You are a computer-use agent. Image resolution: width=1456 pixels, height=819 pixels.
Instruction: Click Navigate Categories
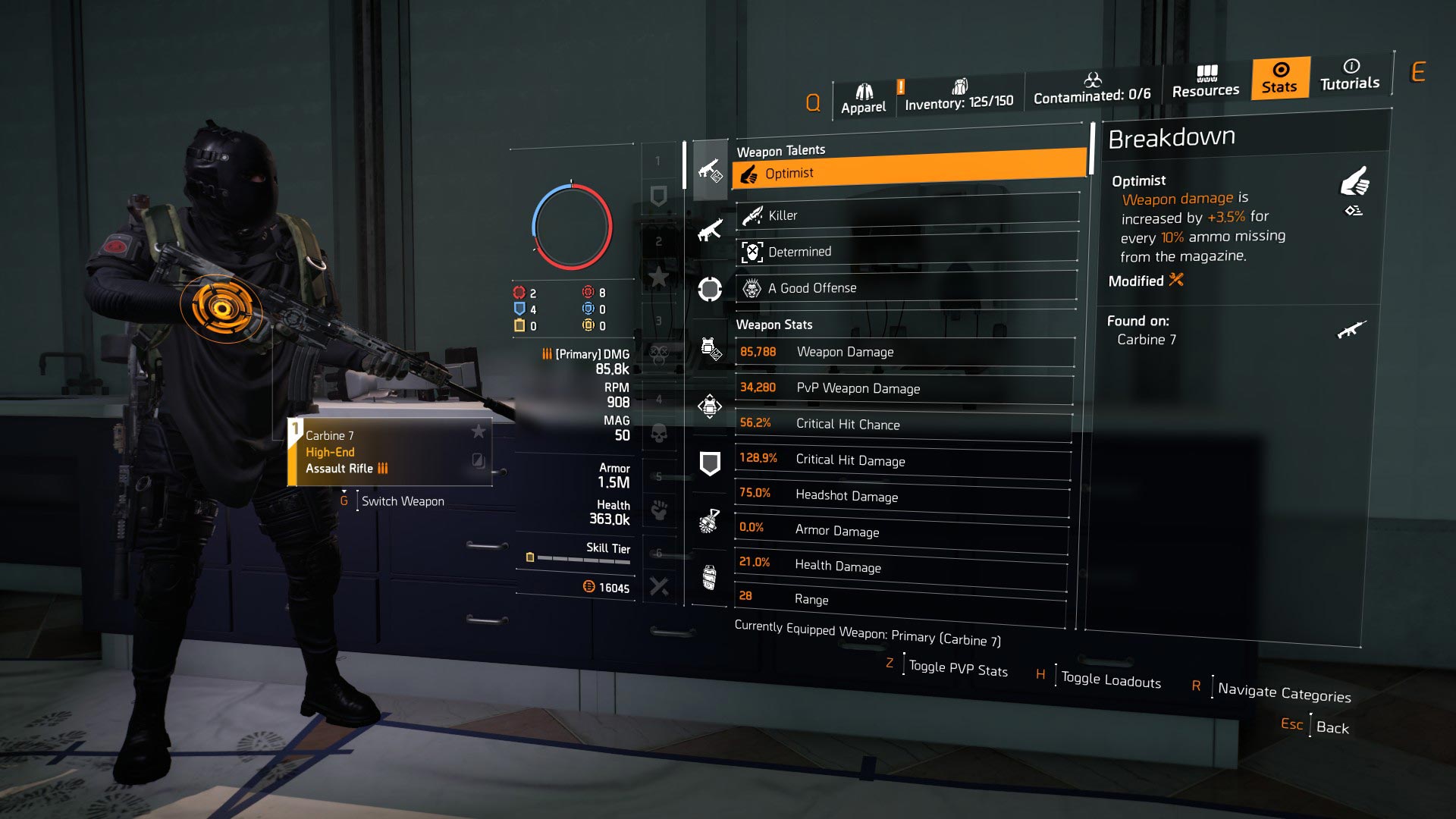[x=1285, y=692]
